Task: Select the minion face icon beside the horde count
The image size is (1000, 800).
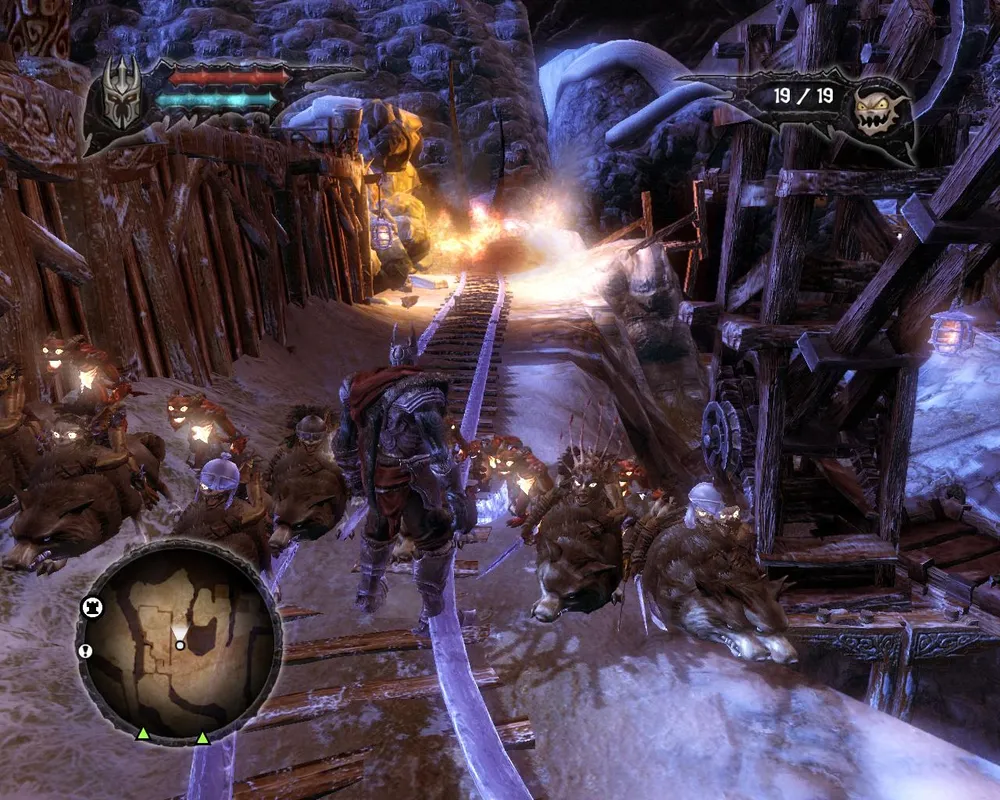Action: click(x=879, y=106)
